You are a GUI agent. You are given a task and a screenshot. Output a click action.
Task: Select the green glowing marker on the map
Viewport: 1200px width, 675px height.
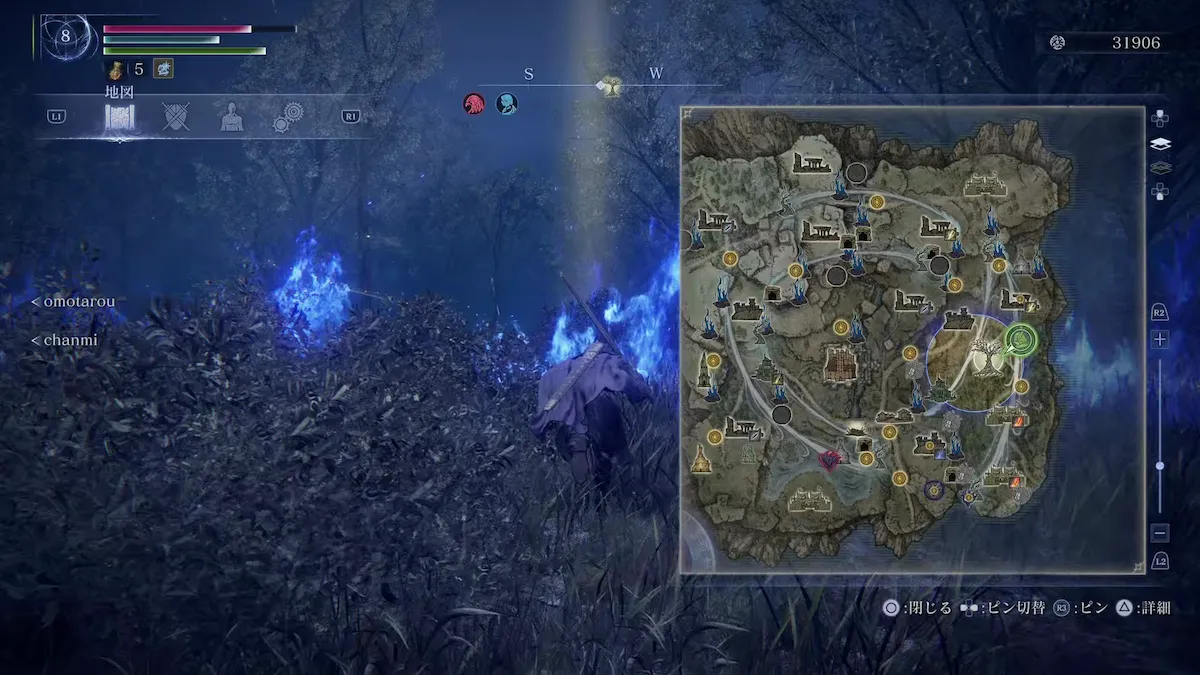point(1021,341)
